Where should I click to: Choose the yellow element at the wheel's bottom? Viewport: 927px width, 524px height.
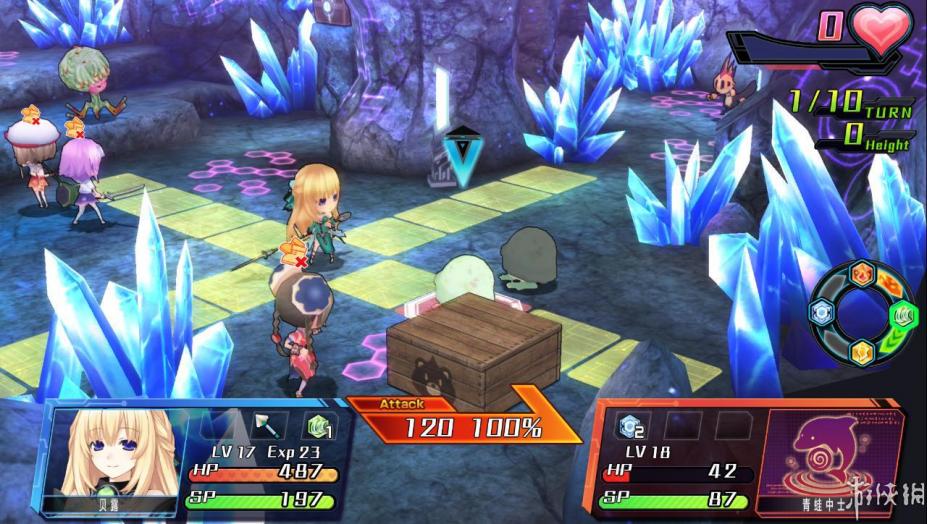tap(862, 351)
